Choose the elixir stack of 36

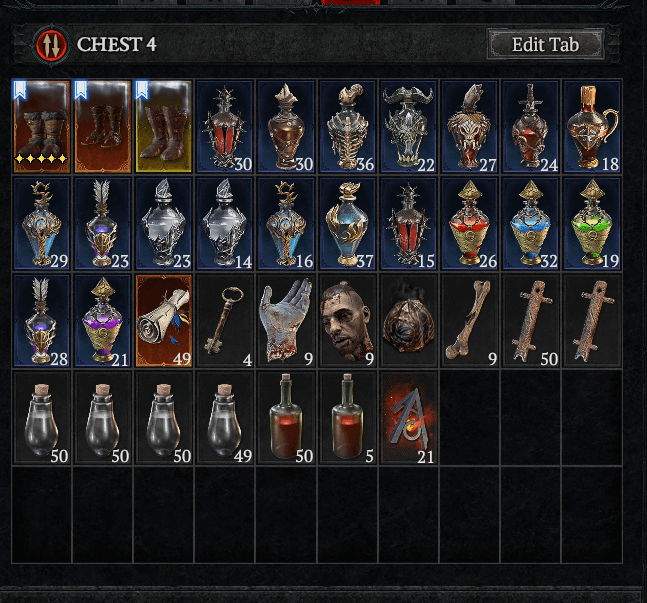click(347, 126)
